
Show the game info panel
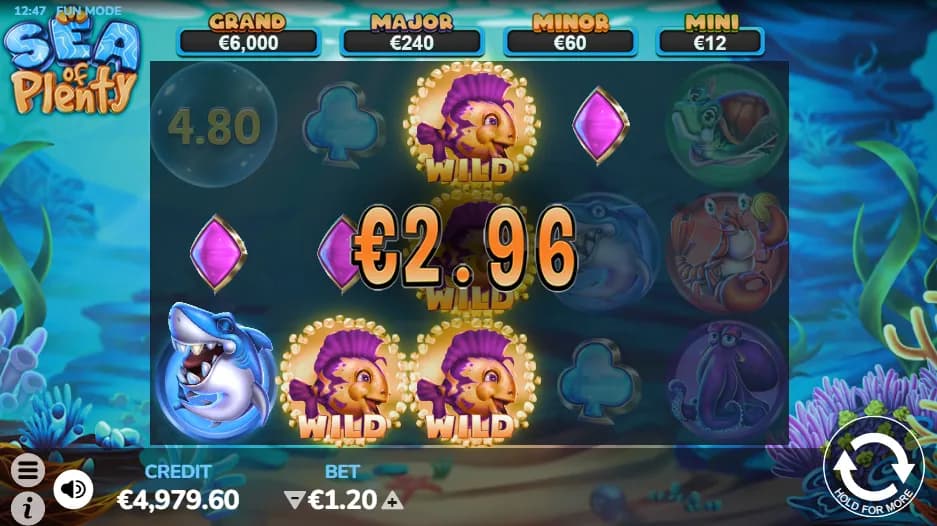28,507
